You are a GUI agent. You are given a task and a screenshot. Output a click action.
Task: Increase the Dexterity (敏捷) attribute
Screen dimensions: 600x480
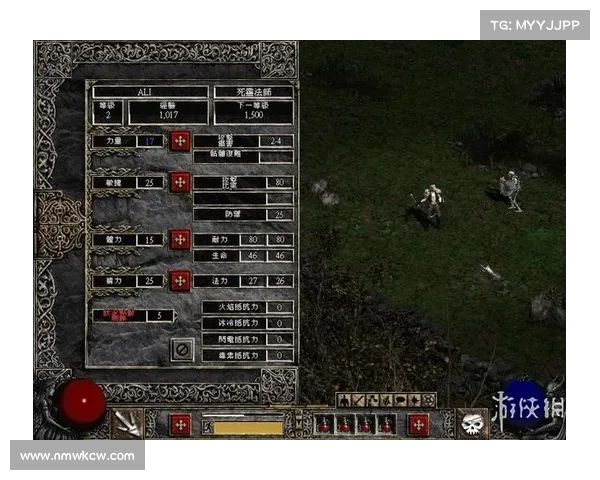[180, 182]
